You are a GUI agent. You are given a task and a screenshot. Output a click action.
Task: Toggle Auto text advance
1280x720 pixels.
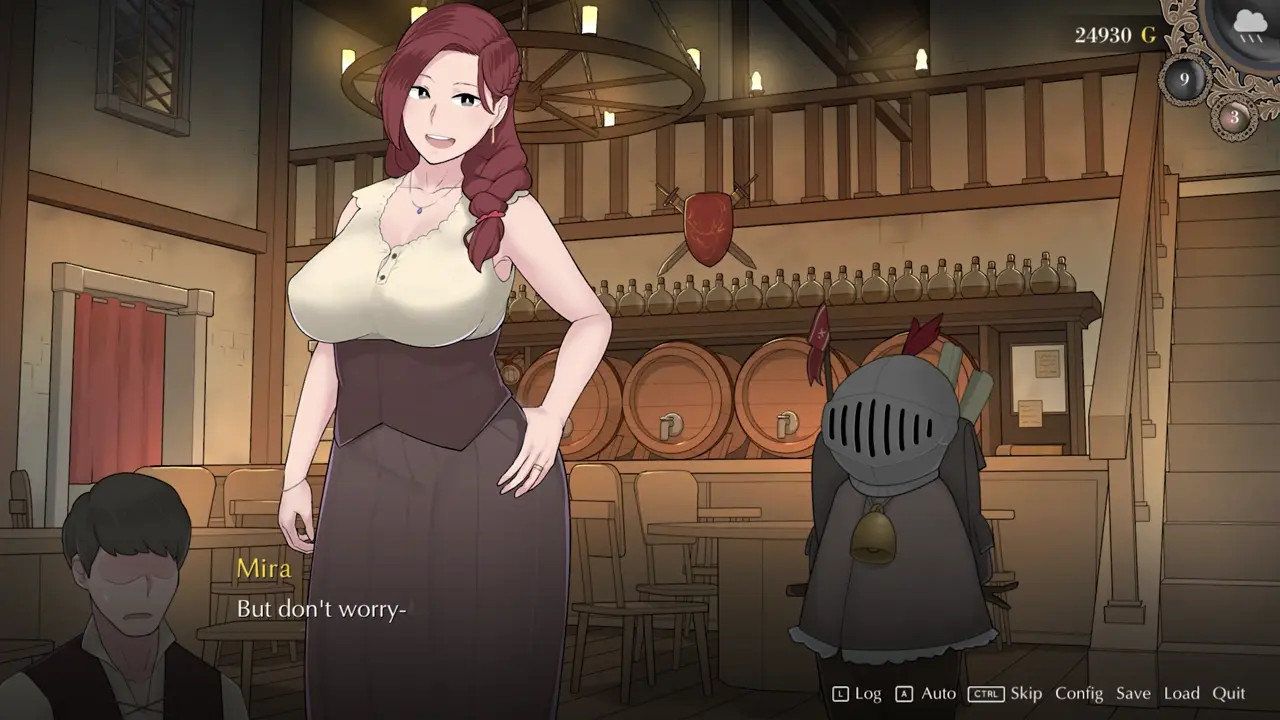click(x=938, y=693)
